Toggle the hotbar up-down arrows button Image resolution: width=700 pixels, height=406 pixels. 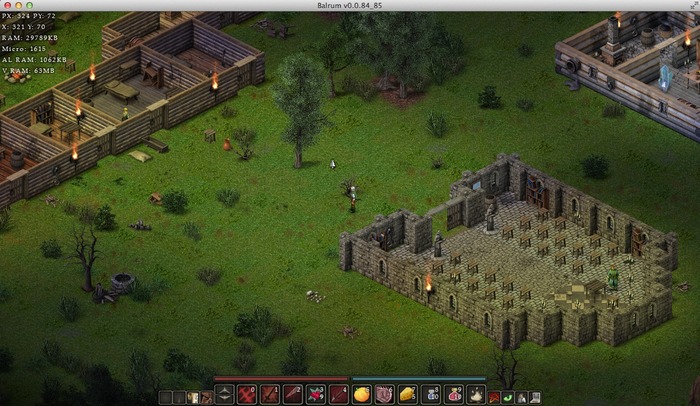click(x=223, y=396)
